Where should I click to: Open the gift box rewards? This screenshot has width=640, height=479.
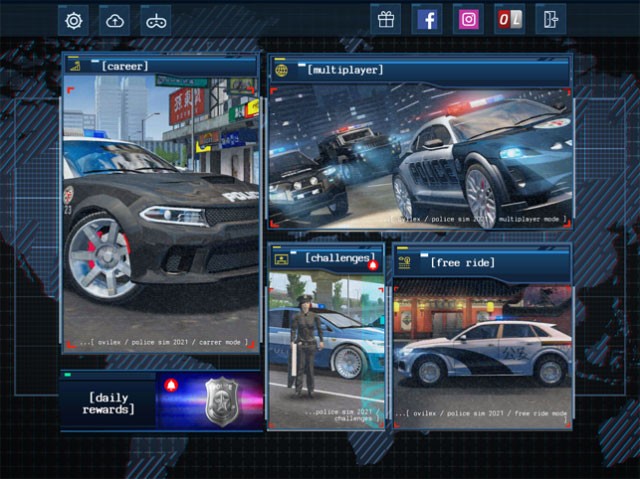[x=386, y=20]
